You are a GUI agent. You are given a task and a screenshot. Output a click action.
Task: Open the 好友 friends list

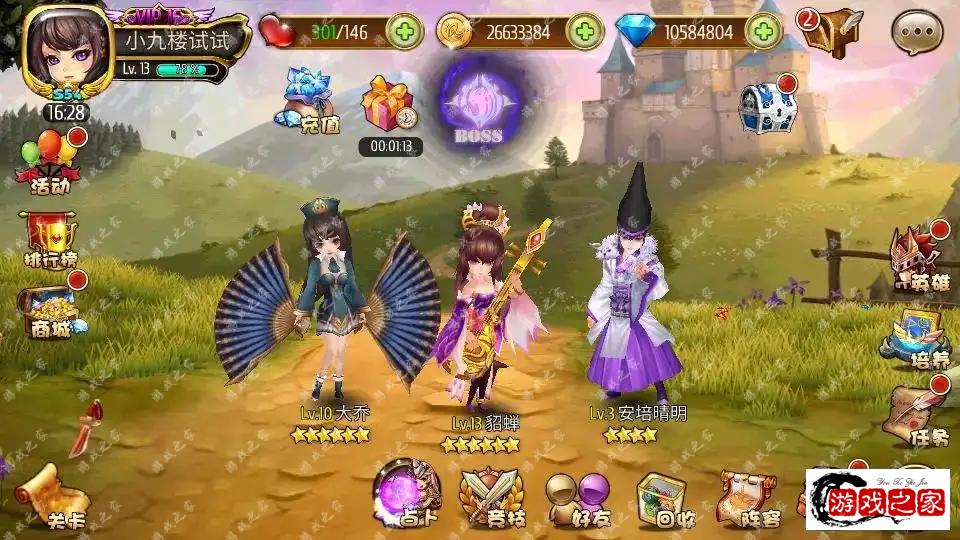click(577, 497)
